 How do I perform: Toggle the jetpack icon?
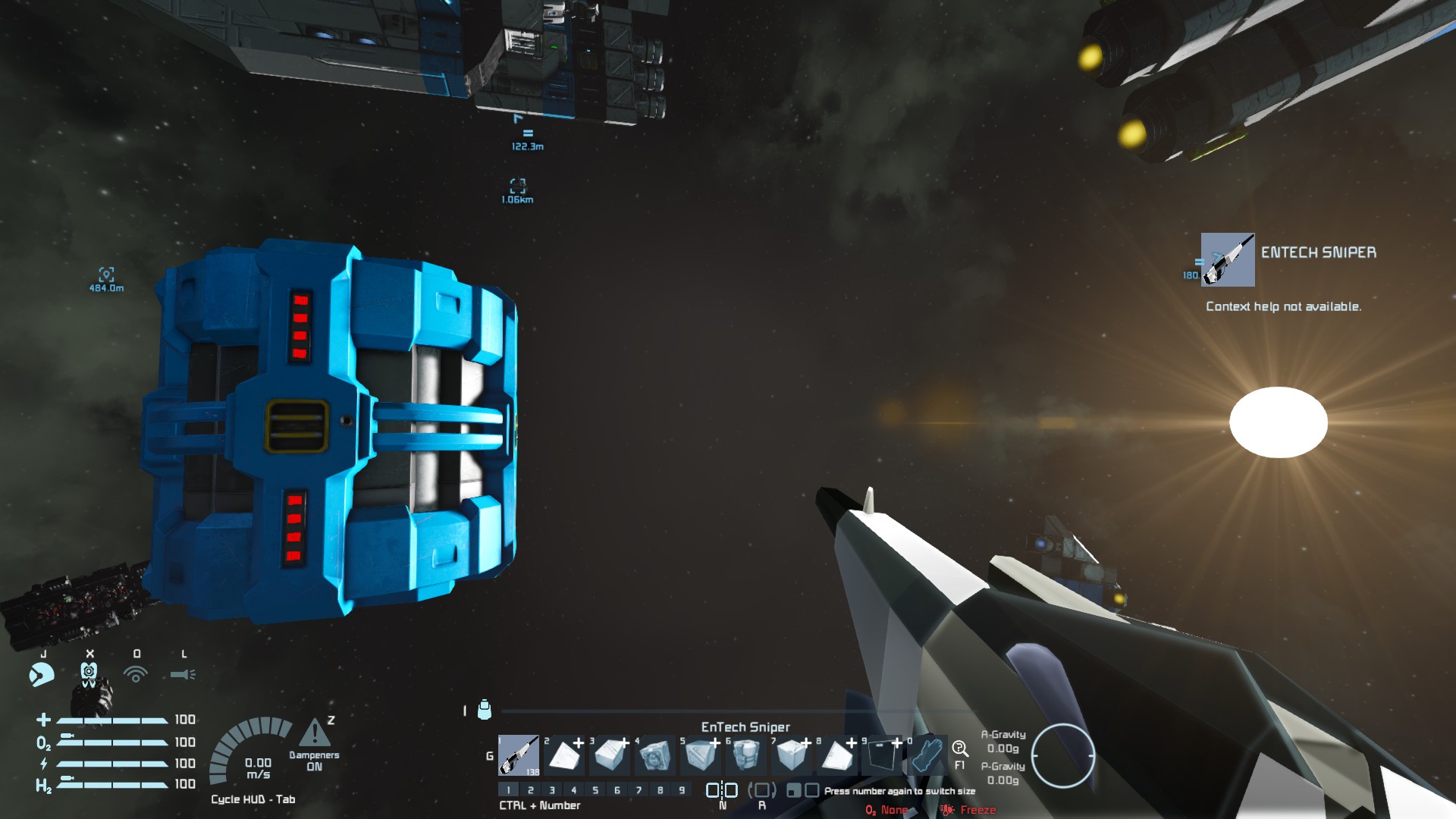coord(42,673)
